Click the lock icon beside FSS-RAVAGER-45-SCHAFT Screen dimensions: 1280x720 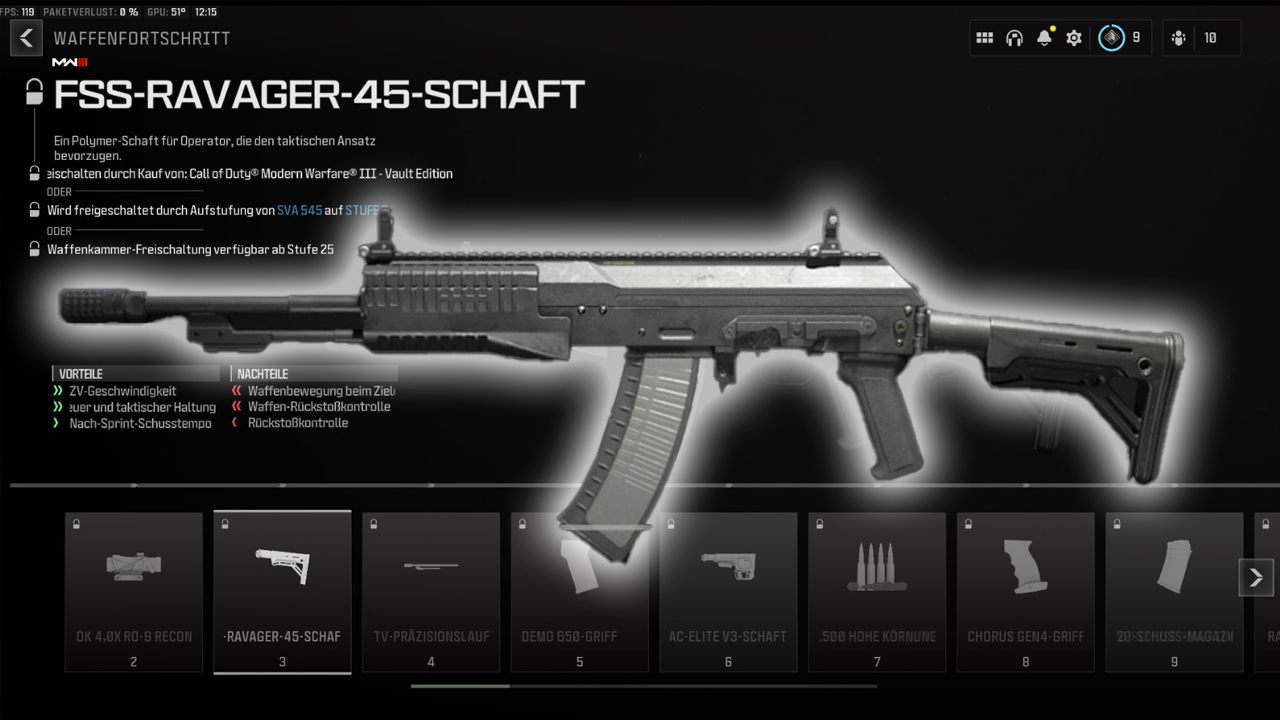33,91
